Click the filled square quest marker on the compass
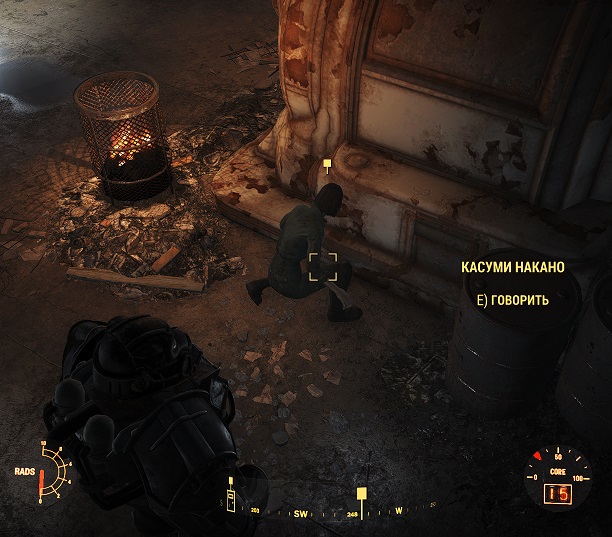The image size is (612, 537). (361, 493)
